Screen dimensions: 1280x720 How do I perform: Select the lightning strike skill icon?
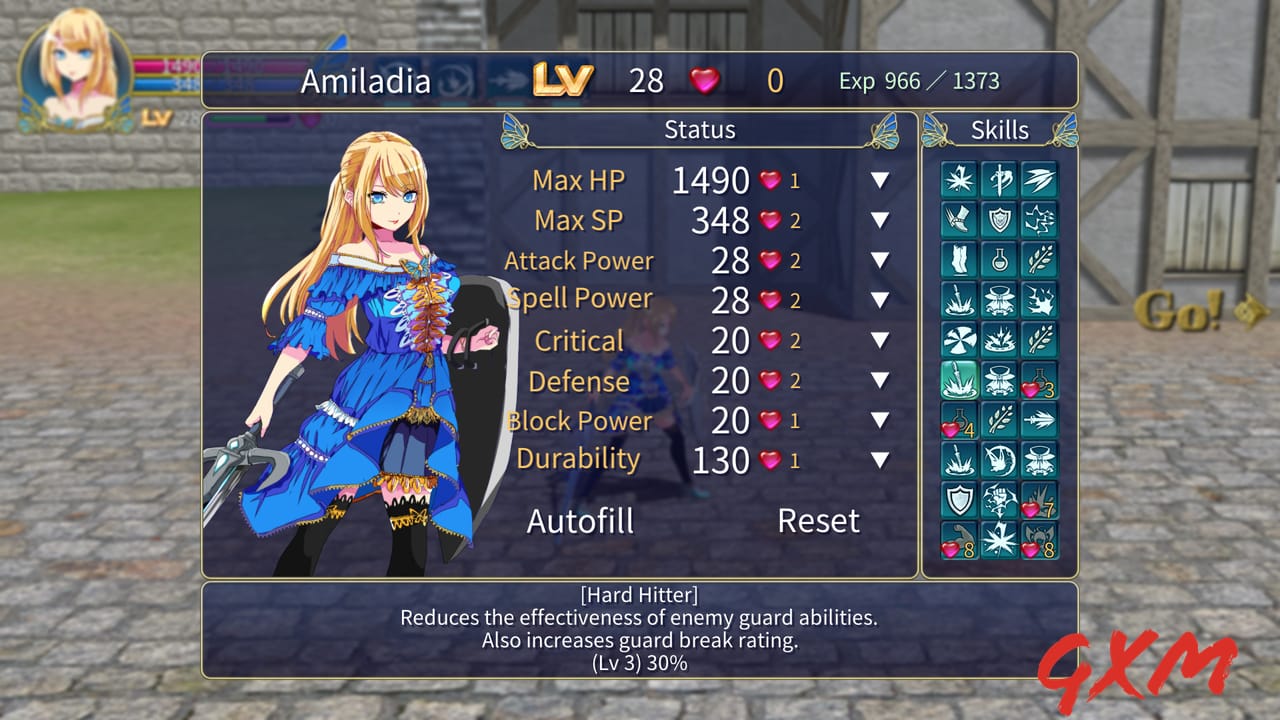[1041, 217]
